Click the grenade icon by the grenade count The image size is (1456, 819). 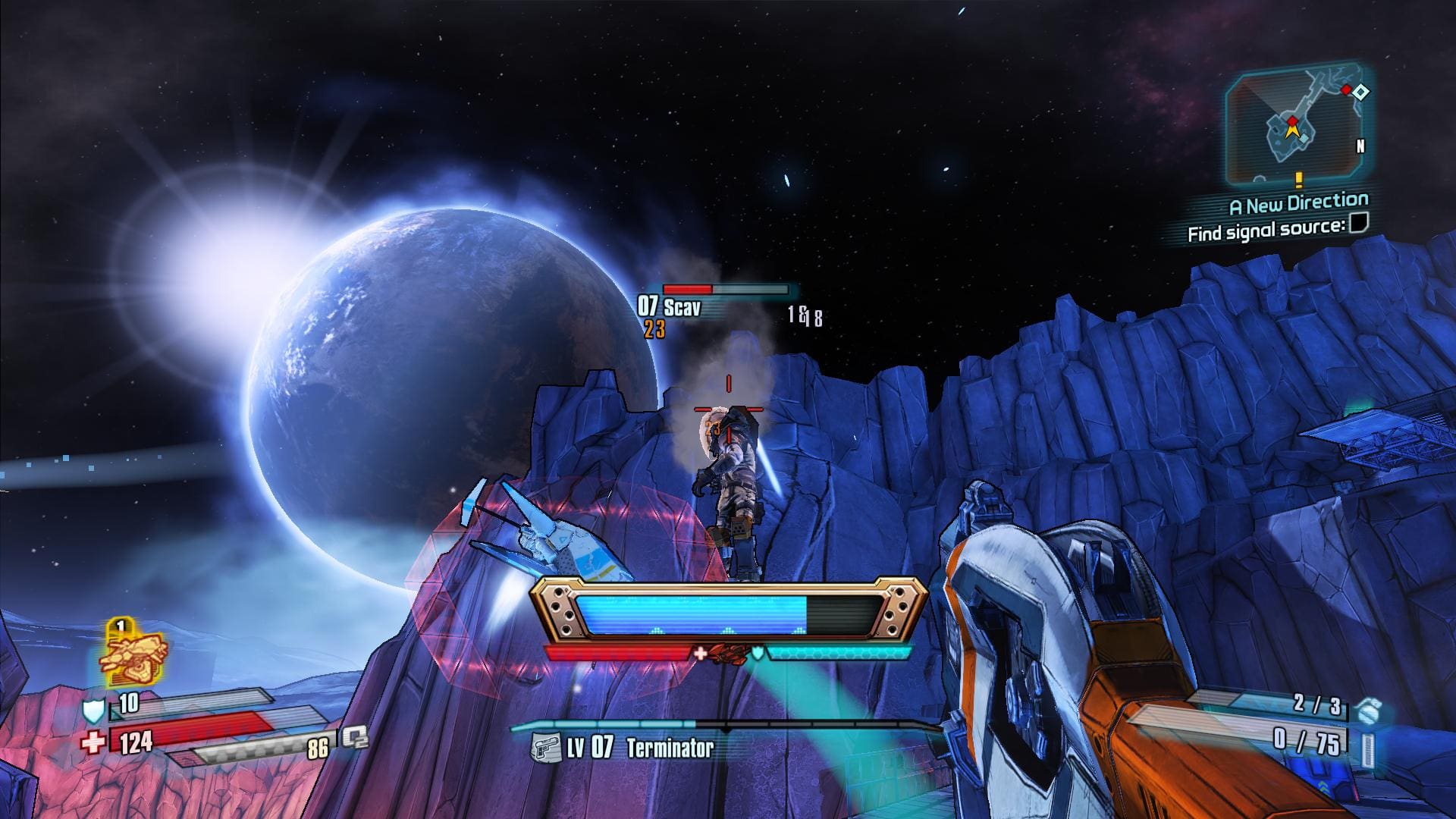pyautogui.click(x=1370, y=711)
